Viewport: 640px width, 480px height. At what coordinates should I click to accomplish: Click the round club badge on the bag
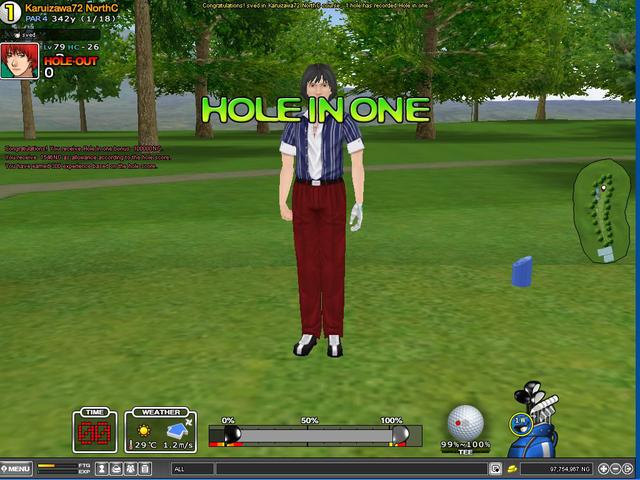pos(519,422)
